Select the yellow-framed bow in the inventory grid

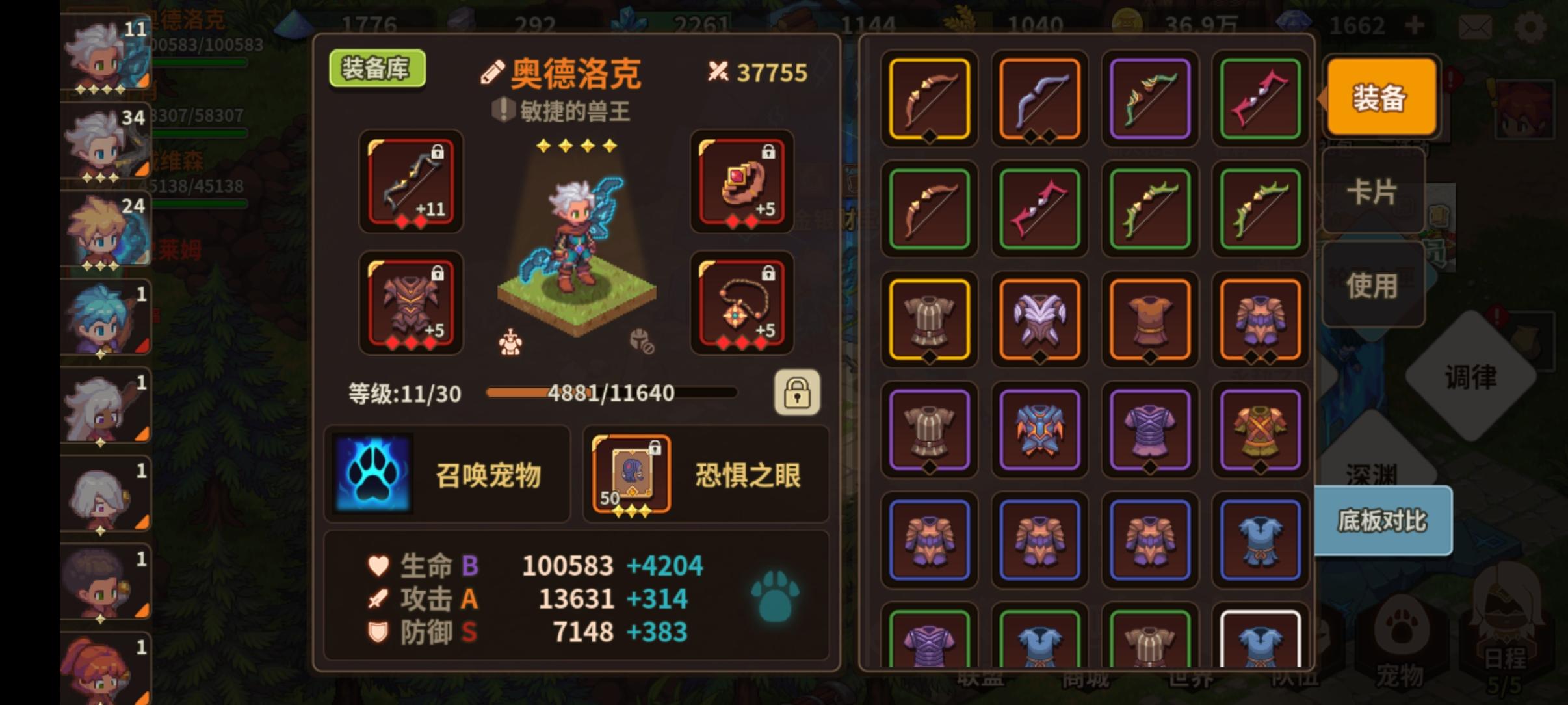pos(928,99)
